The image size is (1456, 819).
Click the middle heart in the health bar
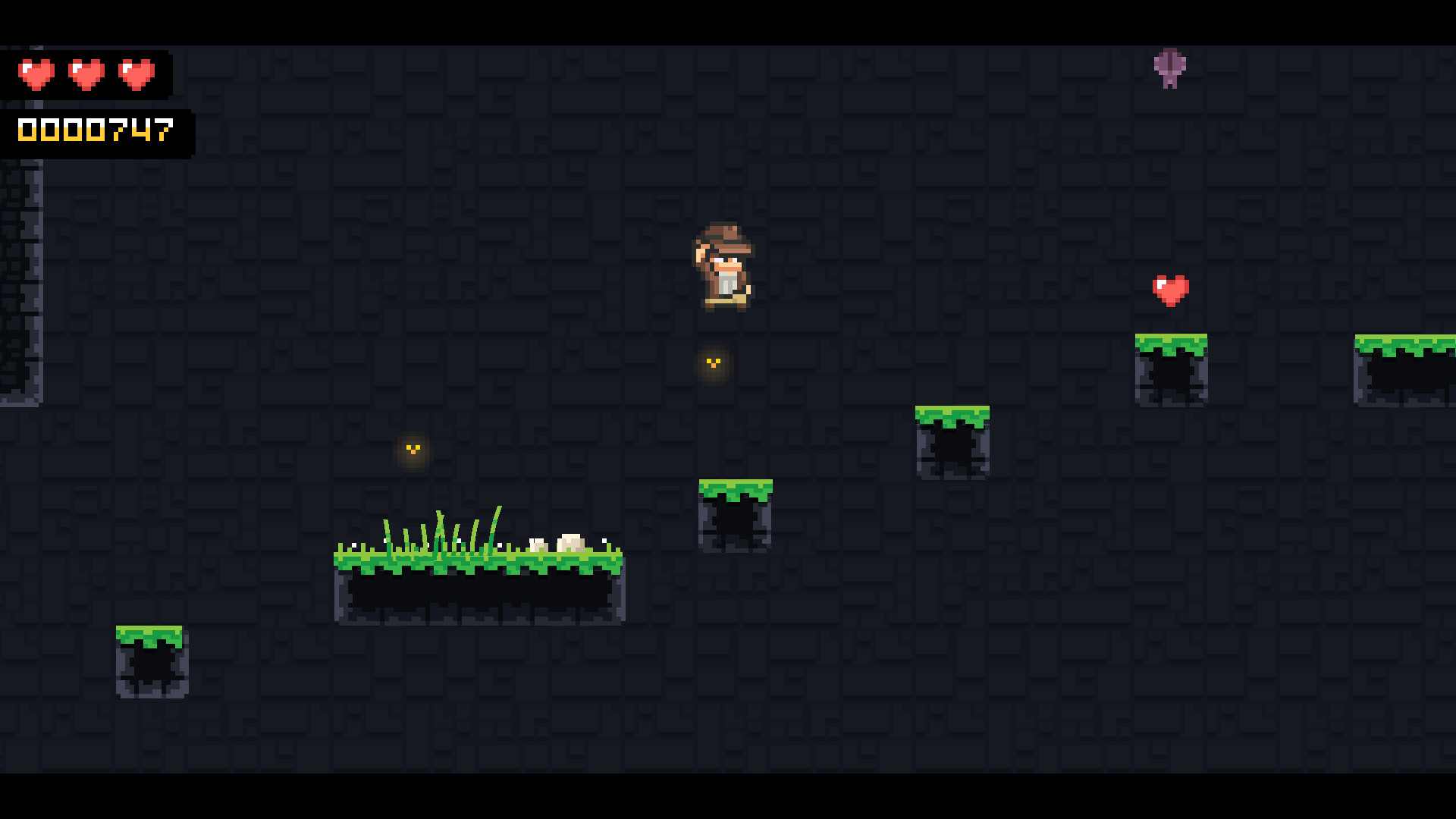coord(85,72)
